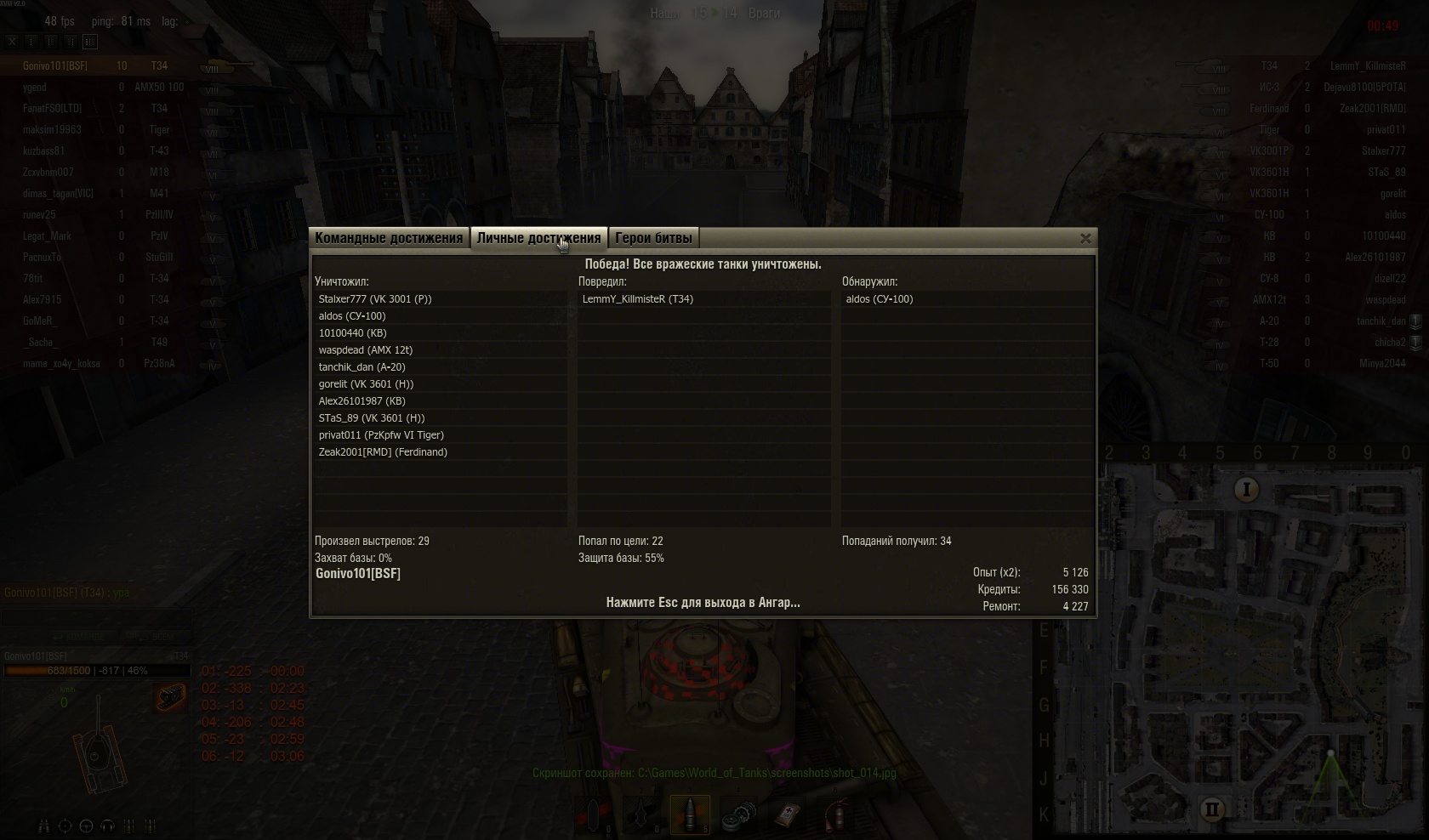
Task: Select teammate vgend in the team list
Action: 35,88
